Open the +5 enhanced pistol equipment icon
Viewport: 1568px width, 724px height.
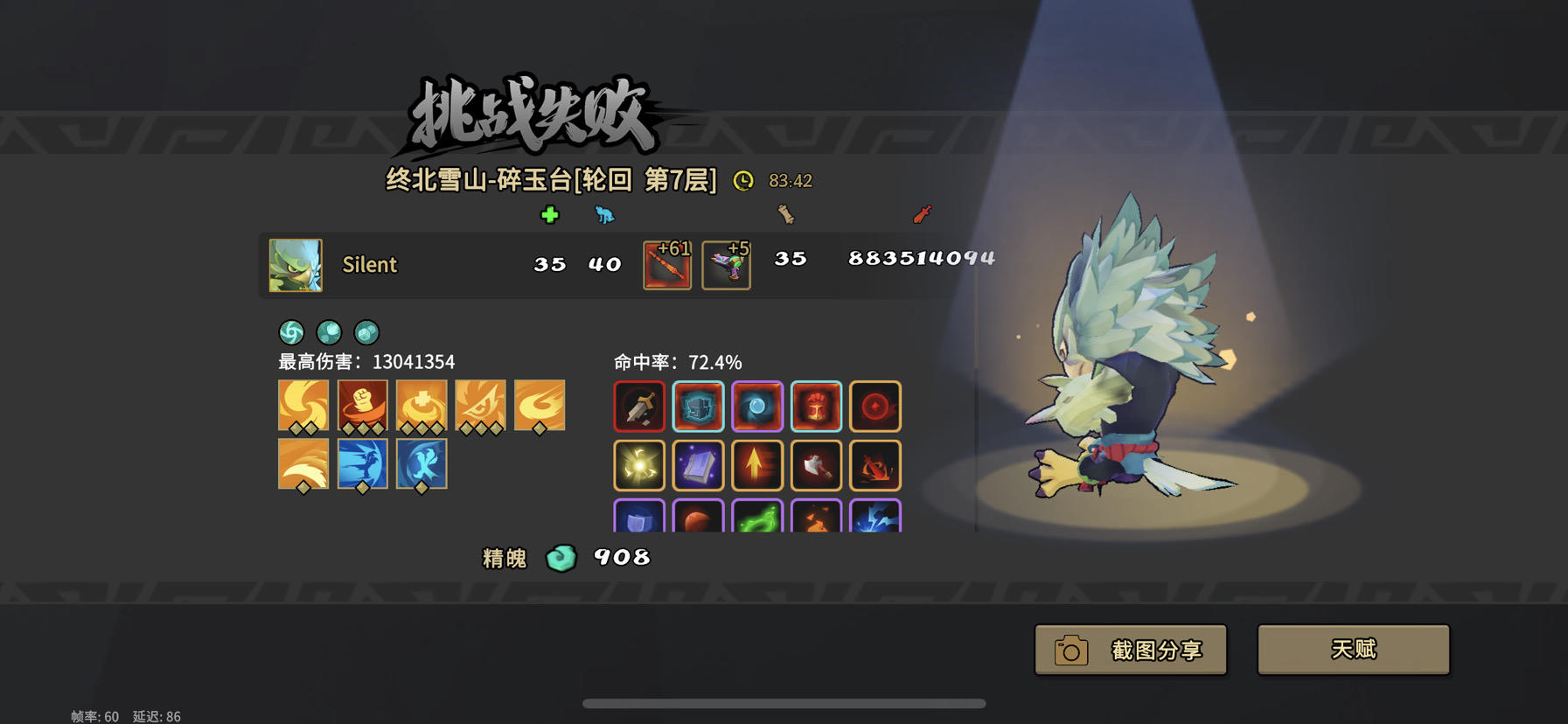pos(726,265)
